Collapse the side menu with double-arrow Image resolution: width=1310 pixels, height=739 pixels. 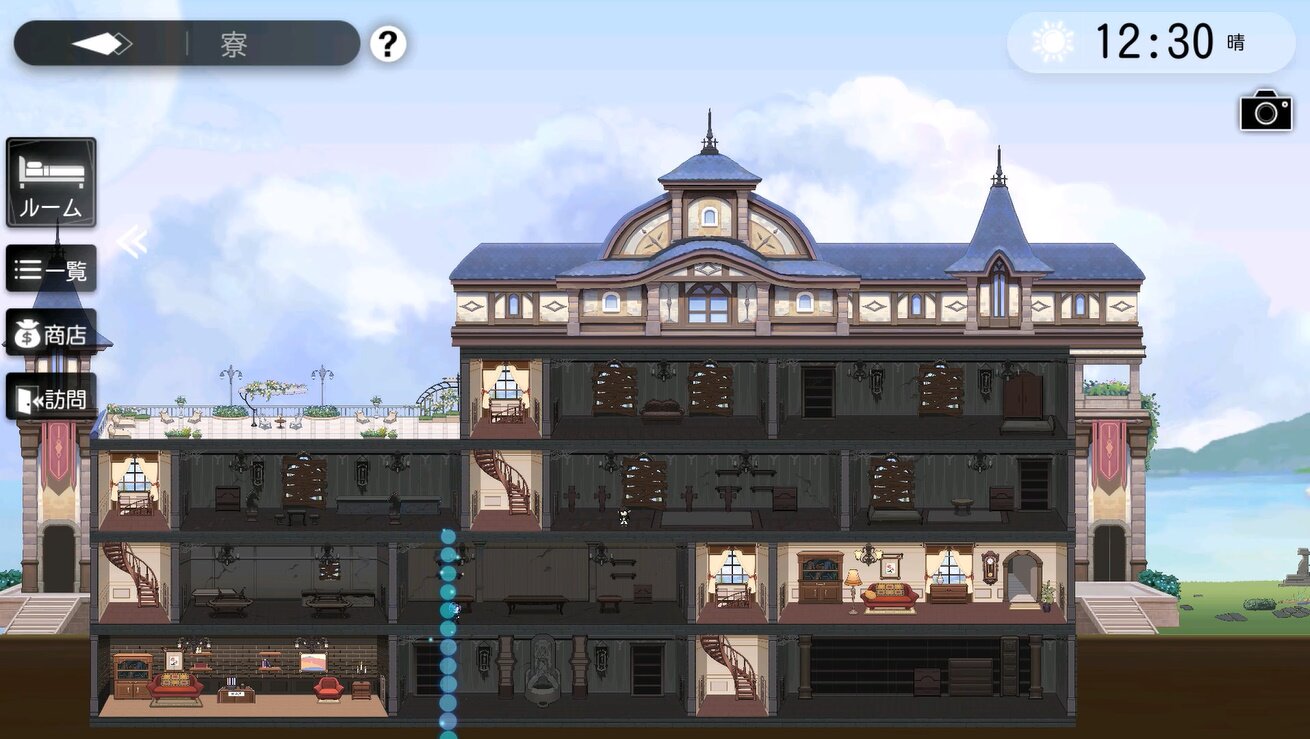pos(131,241)
